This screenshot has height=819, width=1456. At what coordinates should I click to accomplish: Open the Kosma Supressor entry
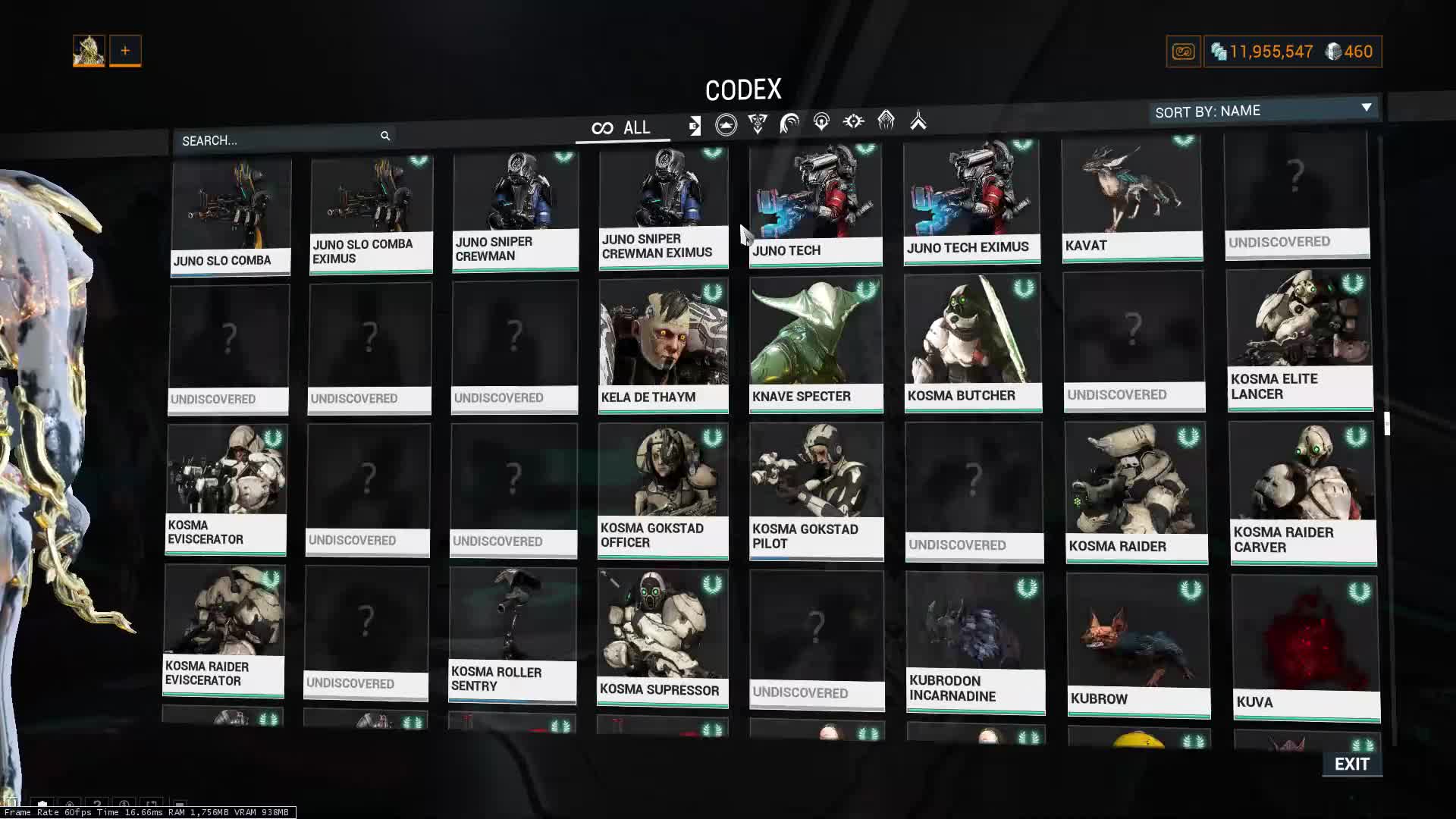pos(662,637)
